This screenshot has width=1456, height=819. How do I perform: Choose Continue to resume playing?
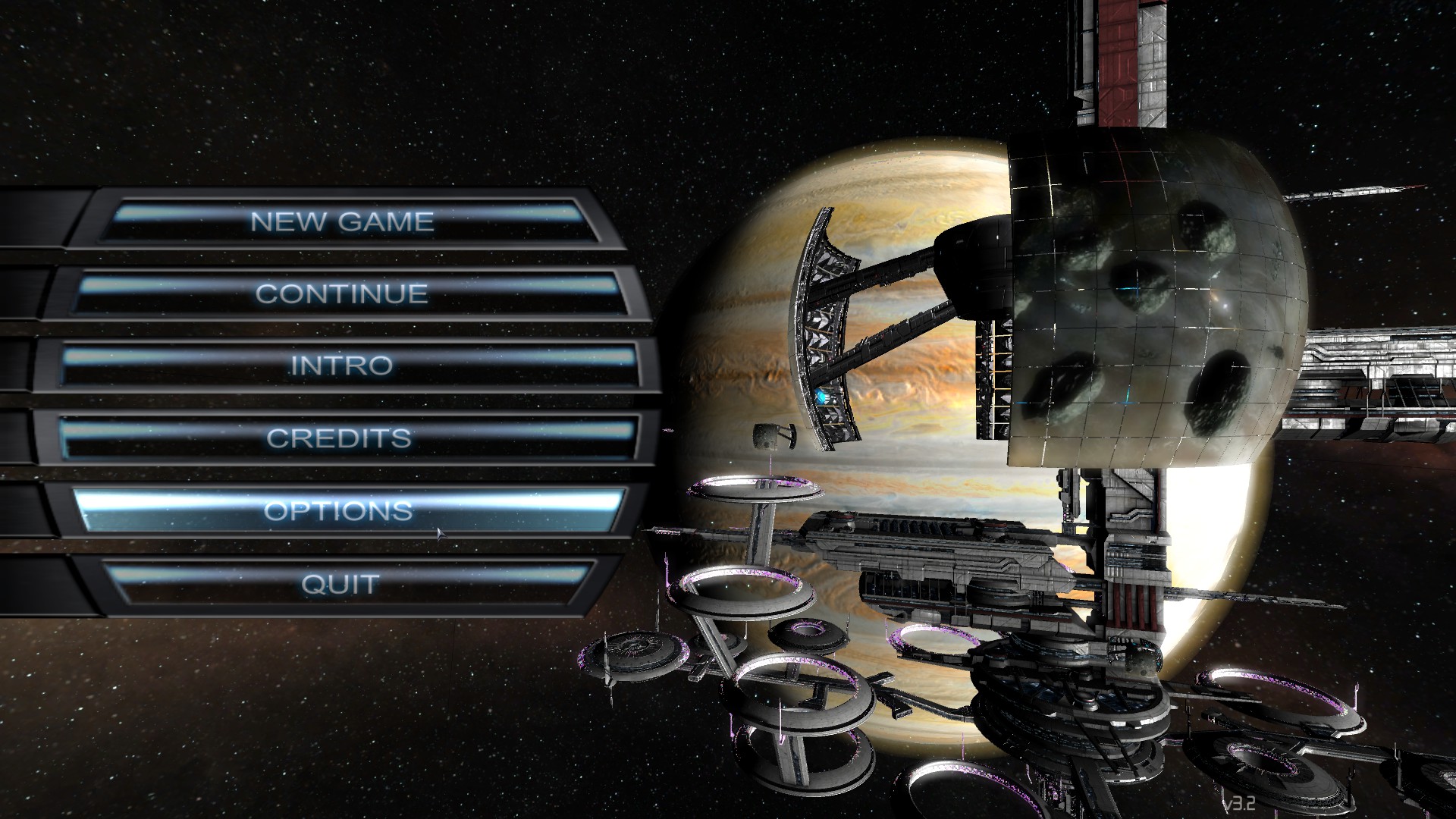click(x=341, y=293)
